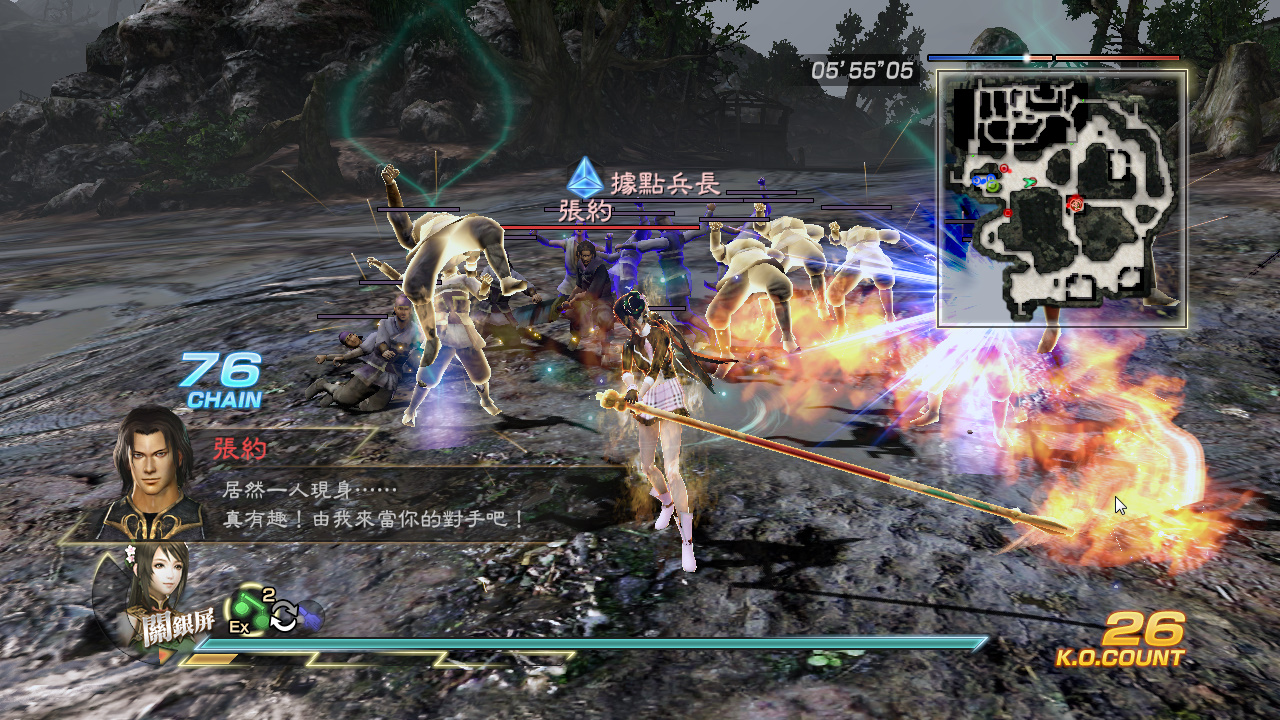Click the red enemy commander marker on minimap
The image size is (1280, 720).
pyautogui.click(x=1077, y=203)
